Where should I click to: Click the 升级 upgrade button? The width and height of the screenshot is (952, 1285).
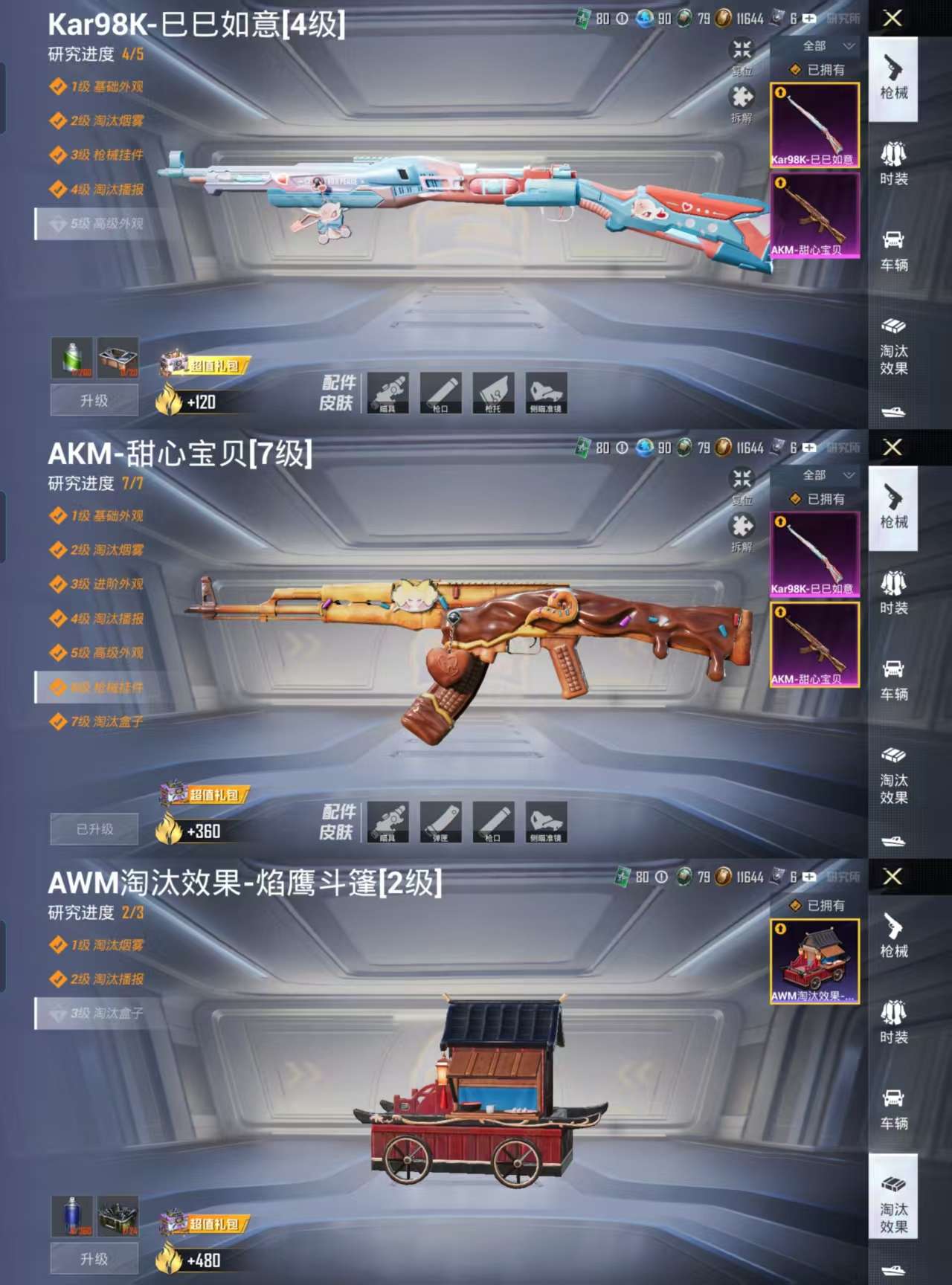click(93, 401)
